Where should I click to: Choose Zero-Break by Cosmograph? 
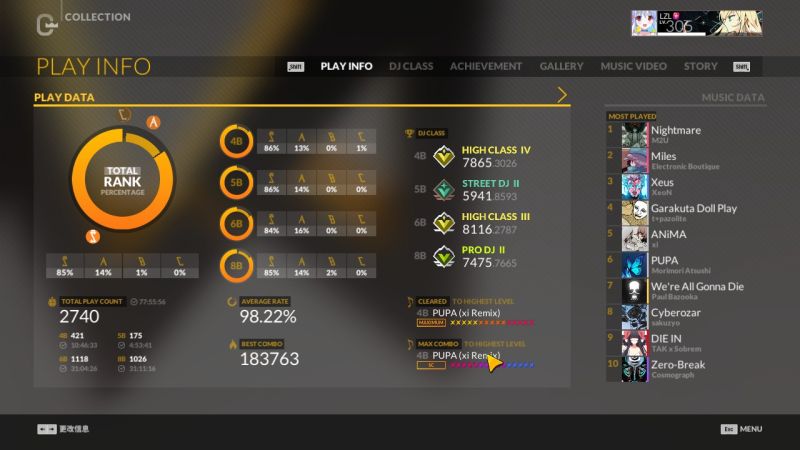686,369
